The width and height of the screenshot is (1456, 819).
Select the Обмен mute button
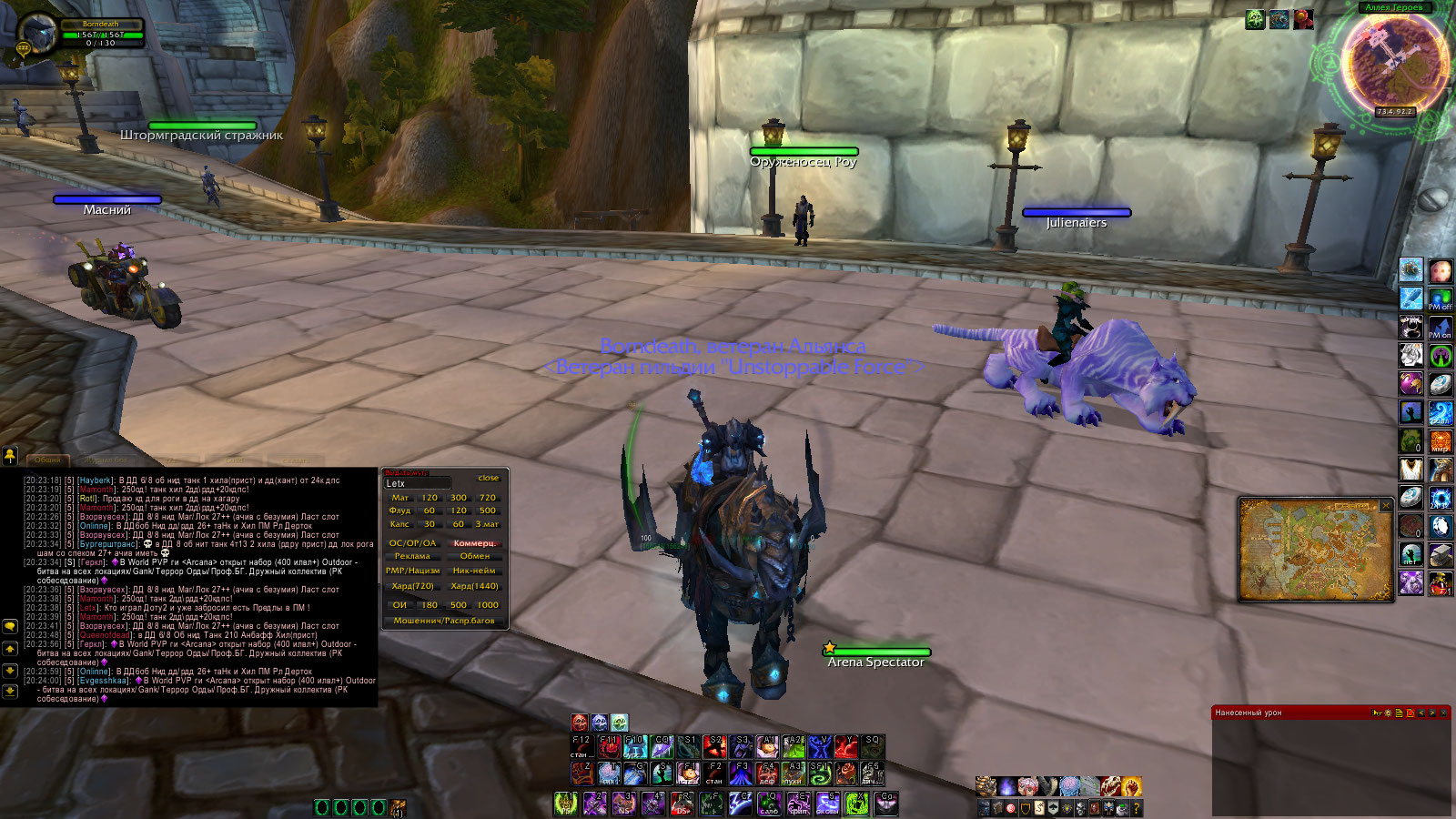point(474,556)
